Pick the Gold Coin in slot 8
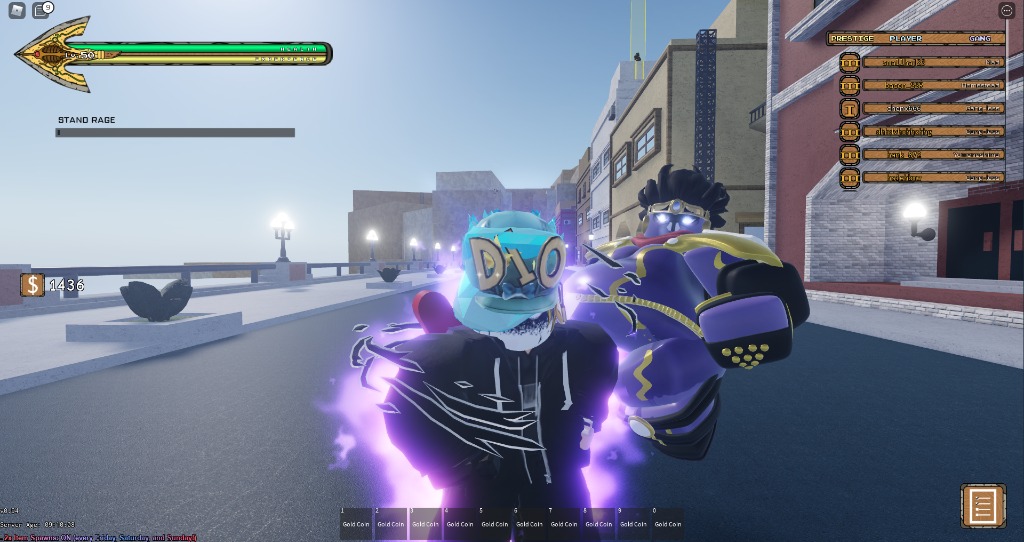 click(598, 523)
